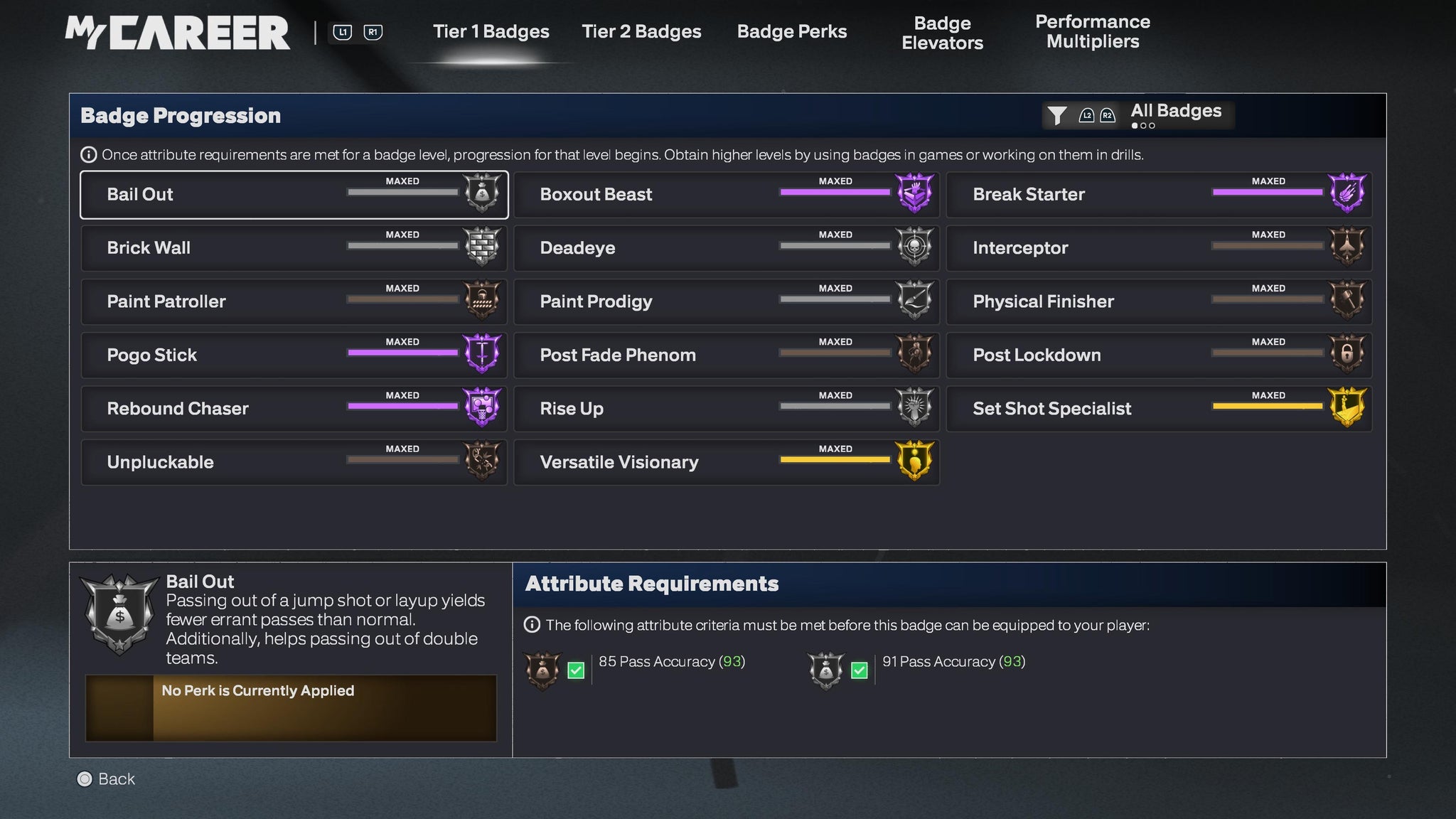Choose the Rebound Chaser badge
1456x819 pixels.
pyautogui.click(x=294, y=409)
